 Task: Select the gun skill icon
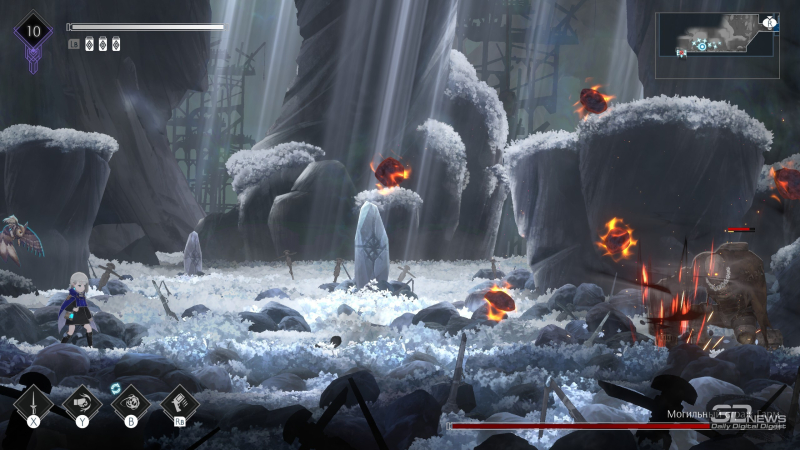pos(180,403)
